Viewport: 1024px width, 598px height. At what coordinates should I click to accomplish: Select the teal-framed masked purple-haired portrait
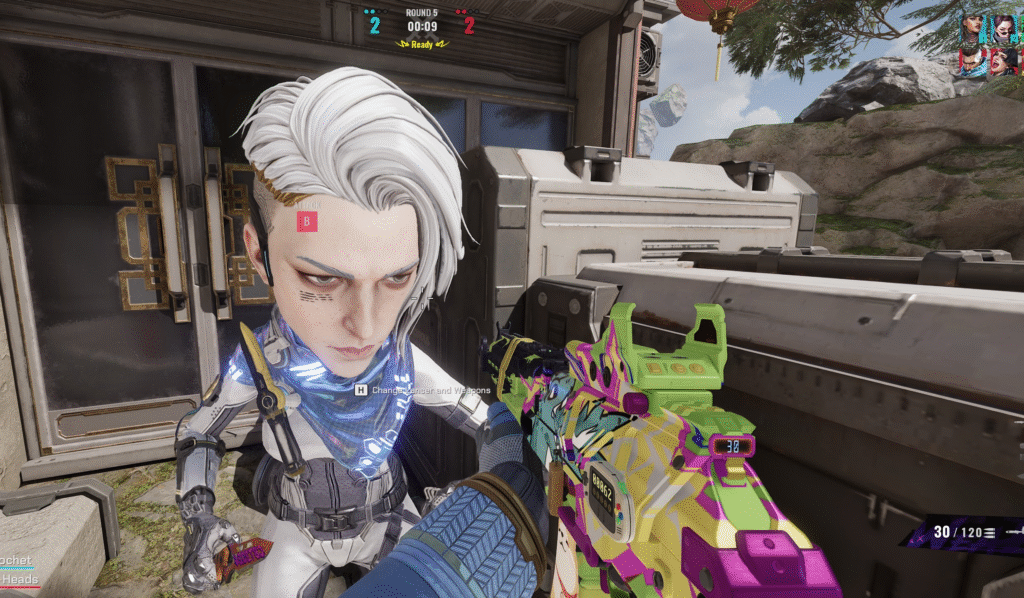click(x=1001, y=28)
